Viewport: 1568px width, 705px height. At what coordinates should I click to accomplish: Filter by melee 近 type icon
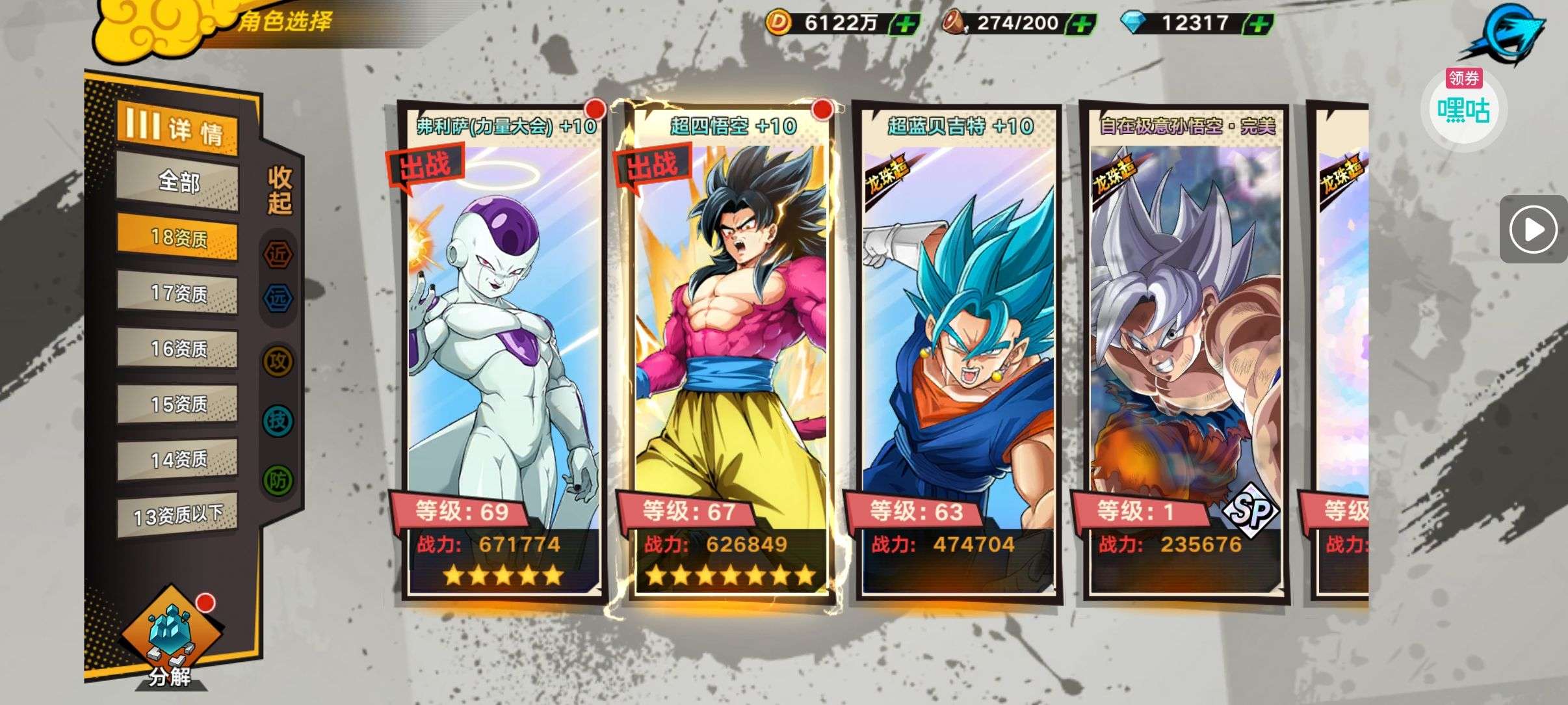278,254
